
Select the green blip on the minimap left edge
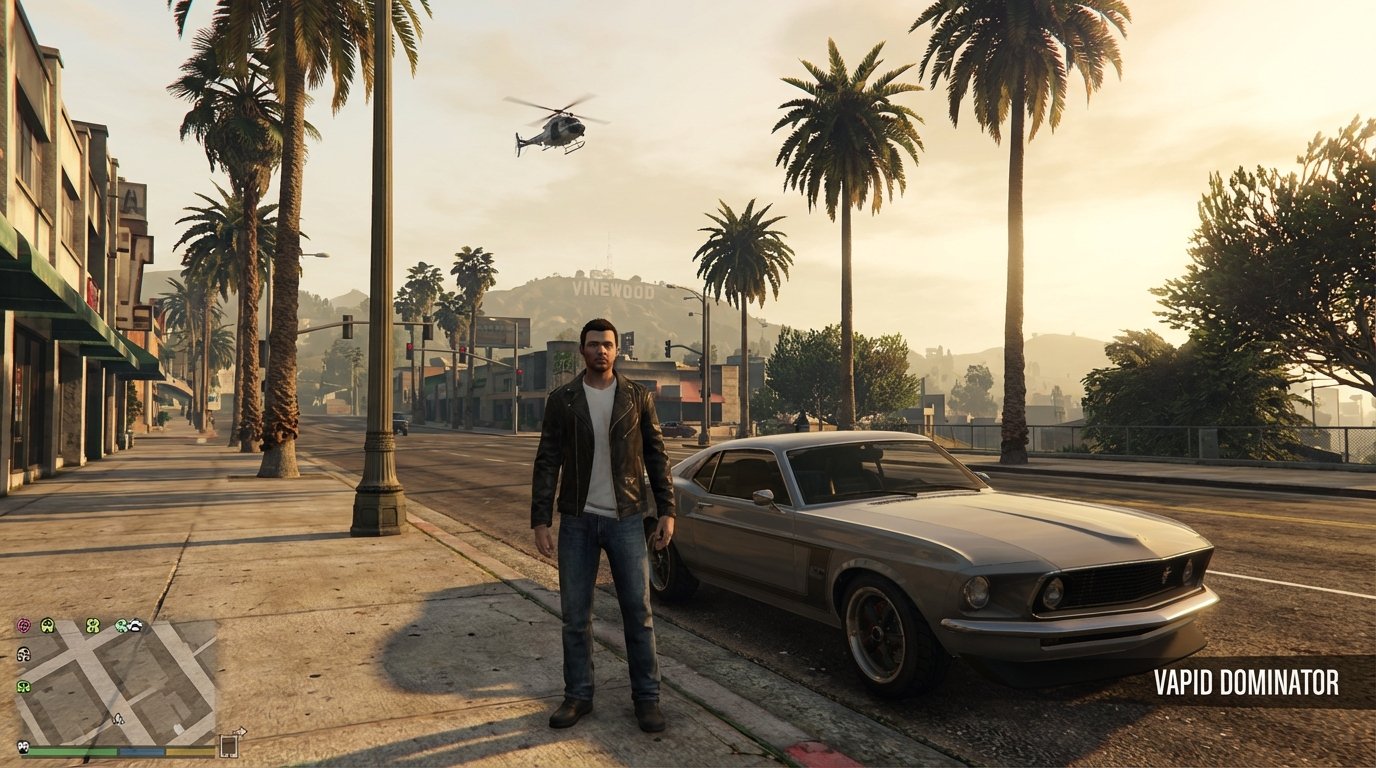(22, 686)
